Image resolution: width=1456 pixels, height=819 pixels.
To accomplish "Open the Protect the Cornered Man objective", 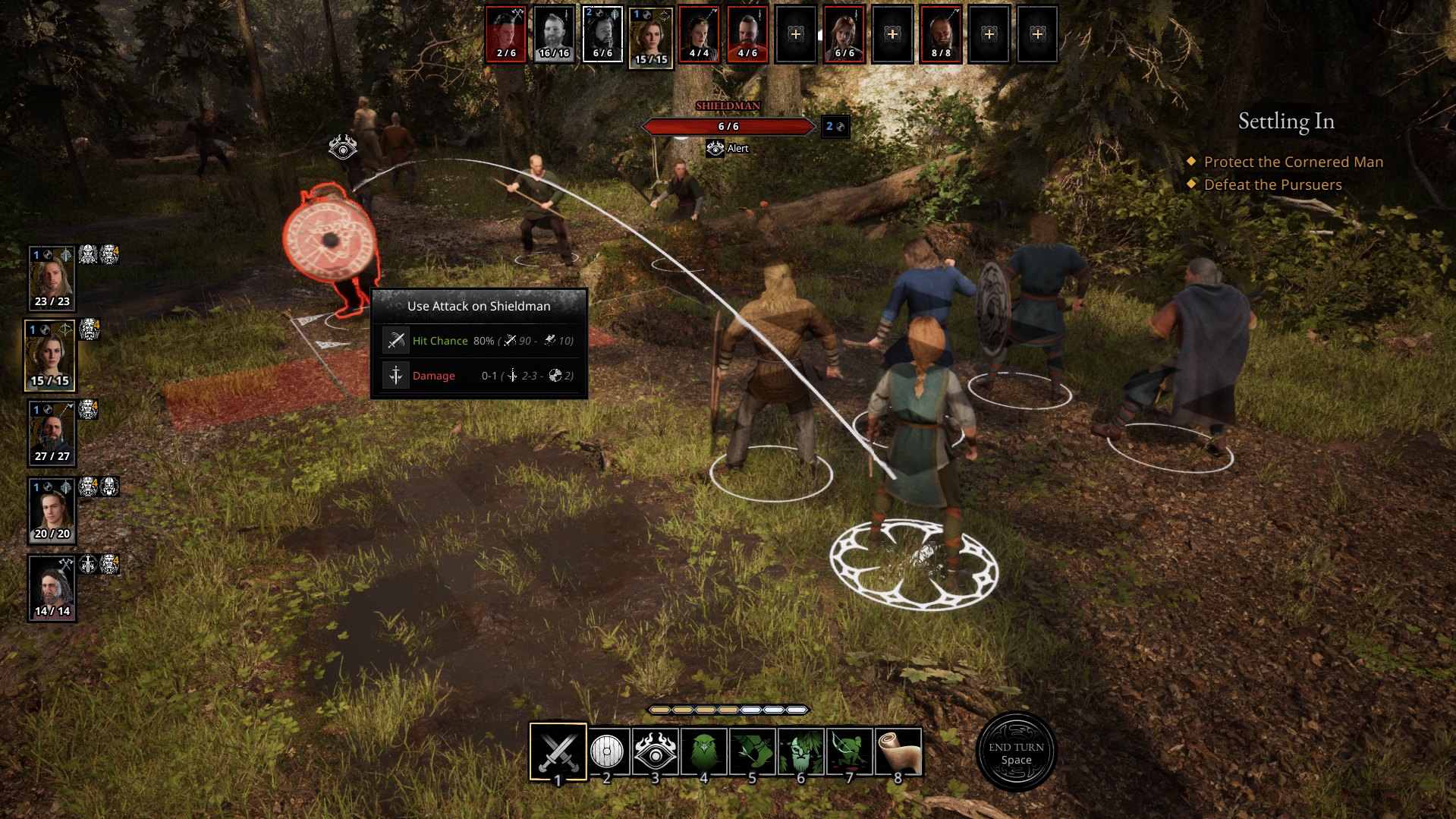I will point(1293,162).
